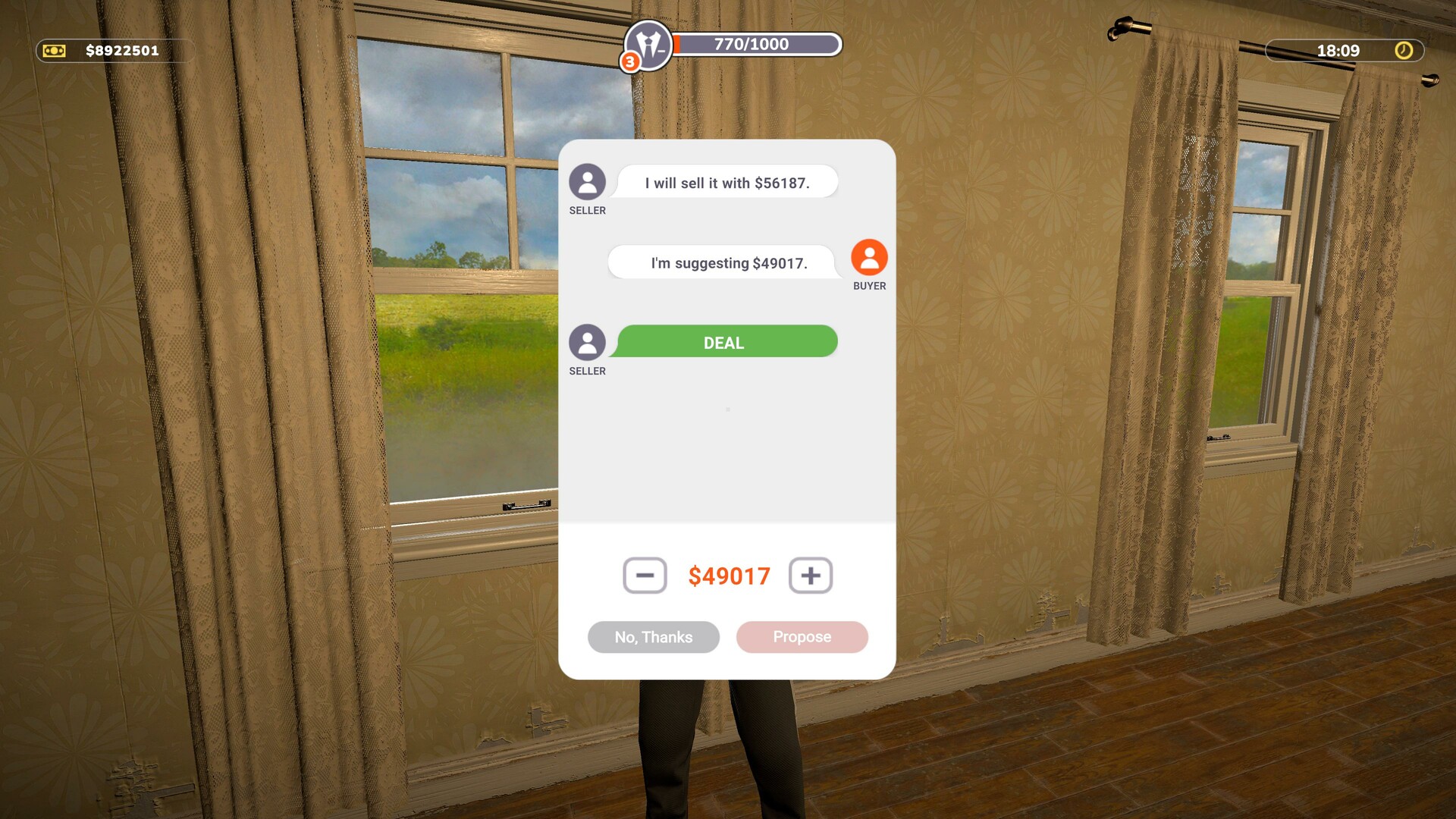Click the orange notification badge showing 3
The height and width of the screenshot is (819, 1456).
click(x=630, y=61)
